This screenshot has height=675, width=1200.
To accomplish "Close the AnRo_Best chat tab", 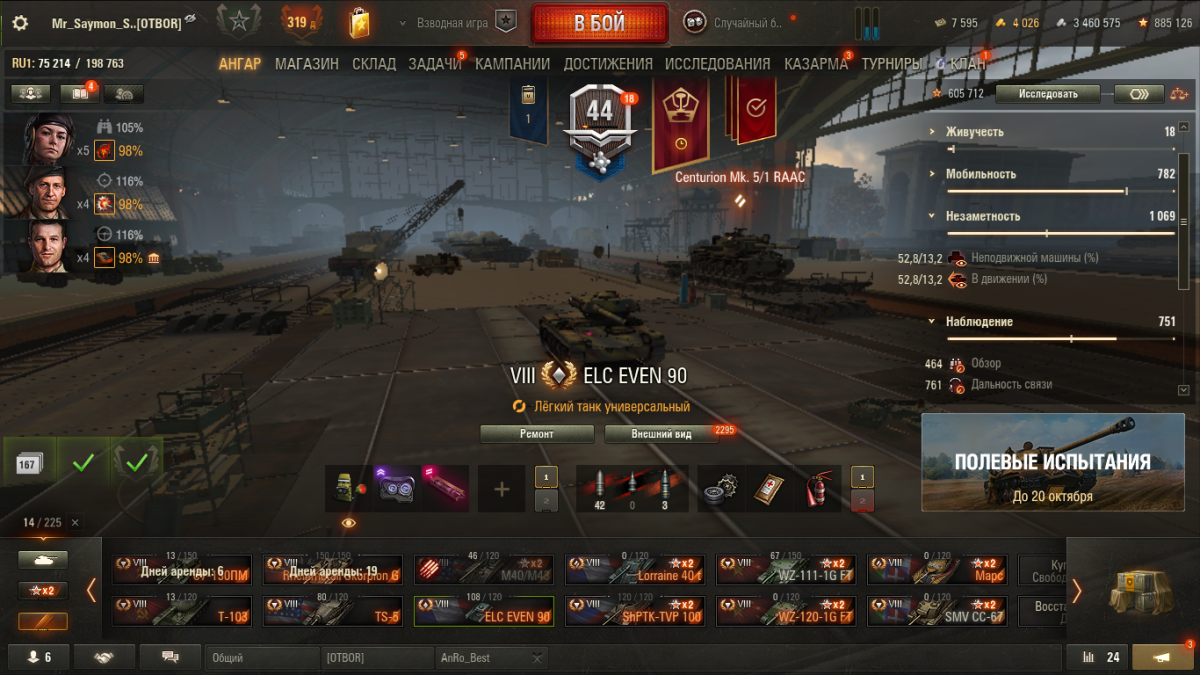I will (537, 658).
